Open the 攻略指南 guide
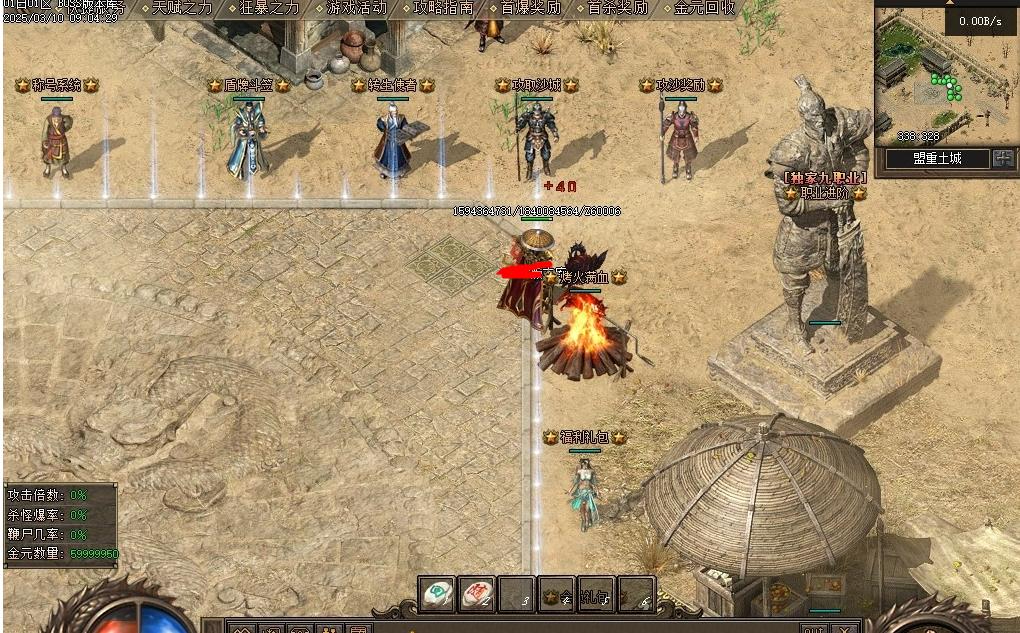 click(x=443, y=8)
